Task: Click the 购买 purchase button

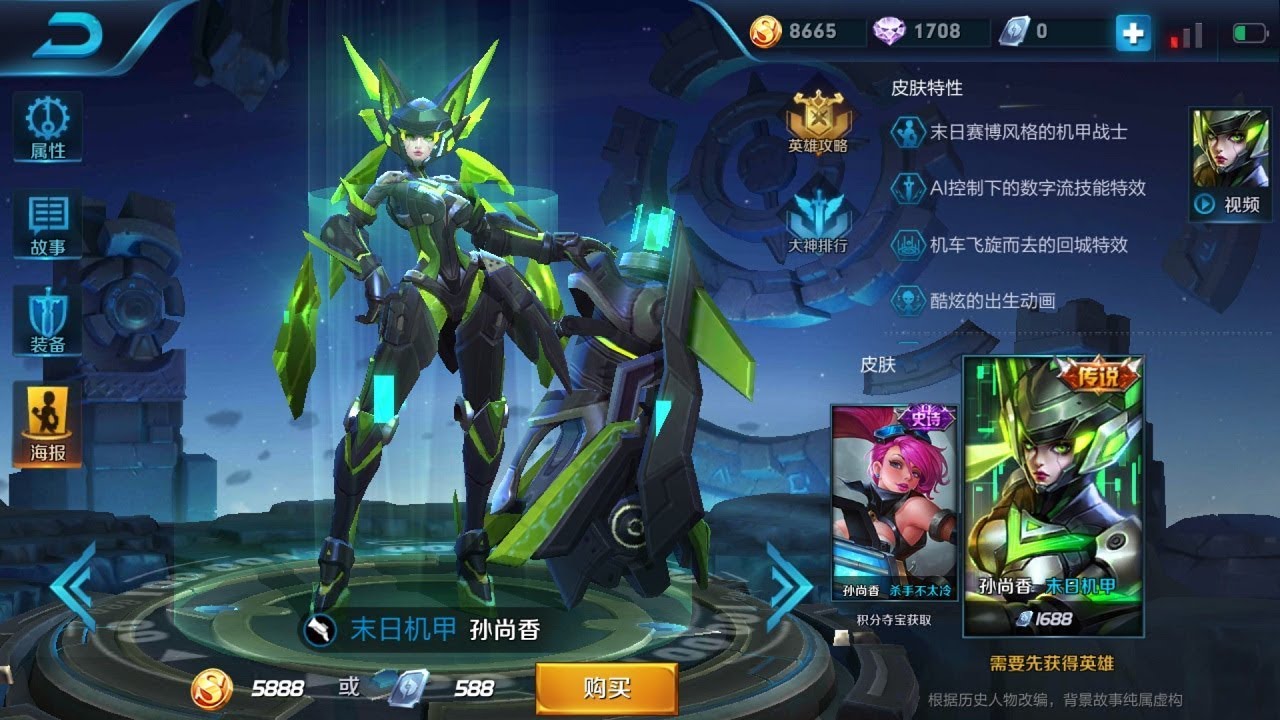Action: (x=606, y=687)
